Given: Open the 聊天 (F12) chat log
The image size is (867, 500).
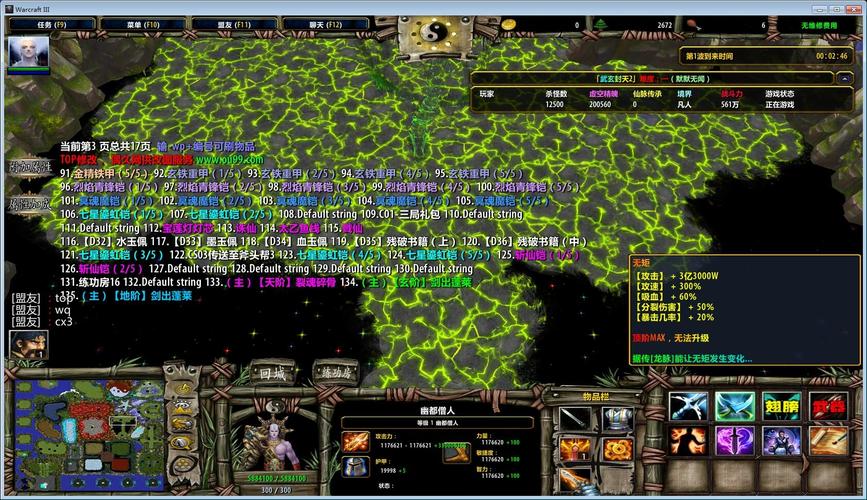Looking at the screenshot, I should 326,24.
